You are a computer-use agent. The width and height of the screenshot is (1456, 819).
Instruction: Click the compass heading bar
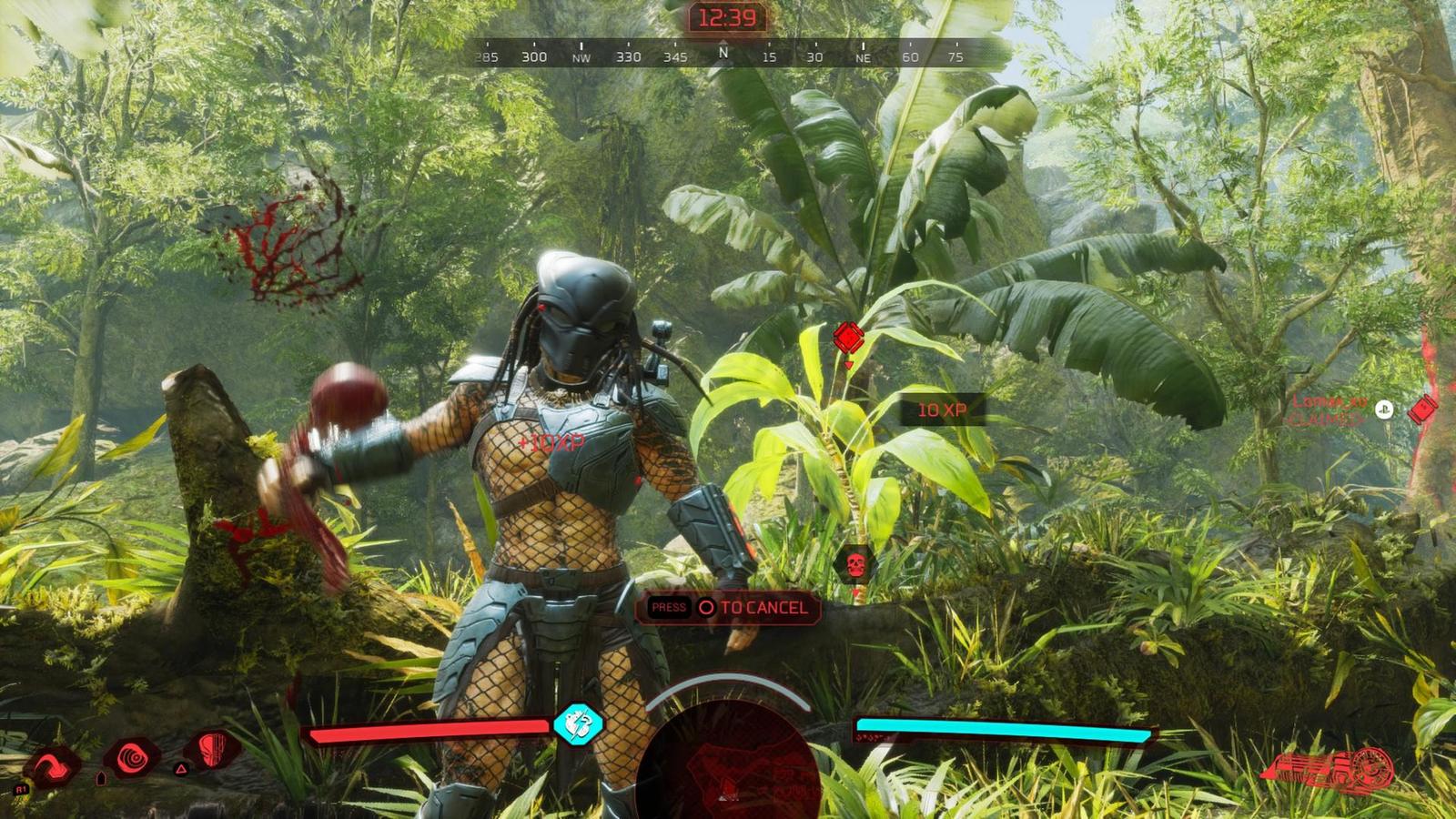(722, 56)
